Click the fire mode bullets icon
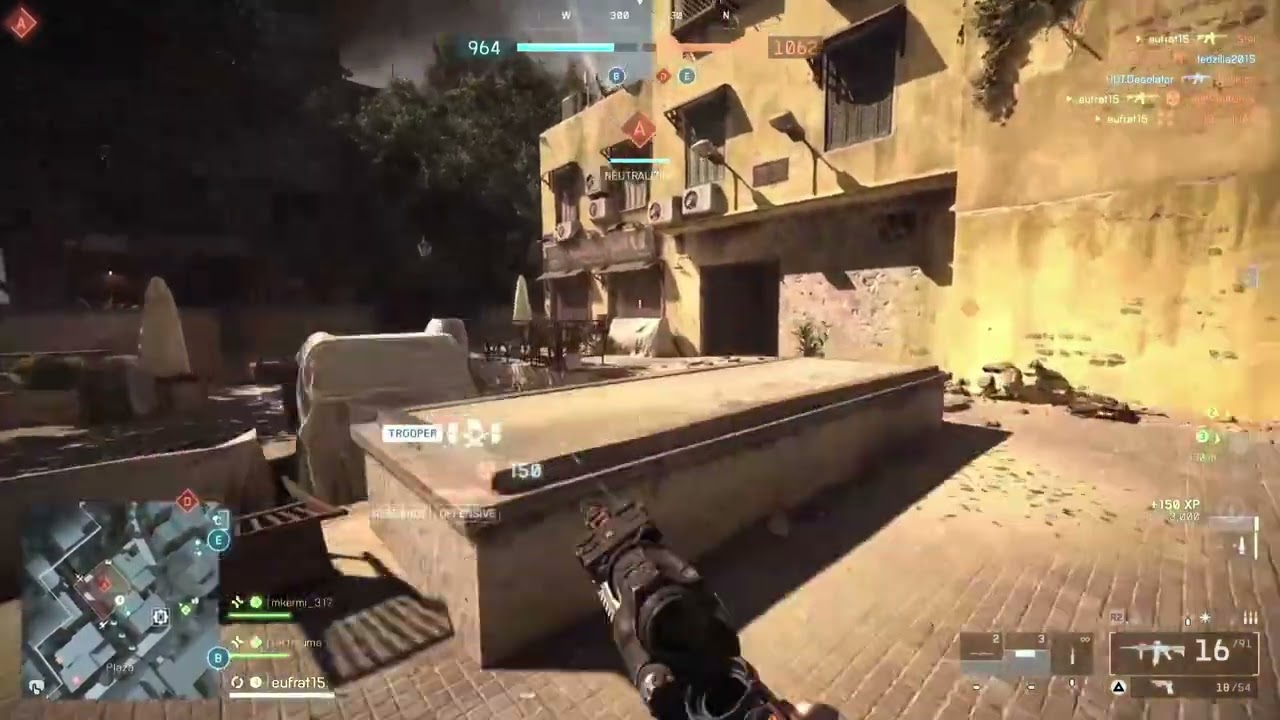Viewport: 1280px width, 720px height. coord(1250,619)
